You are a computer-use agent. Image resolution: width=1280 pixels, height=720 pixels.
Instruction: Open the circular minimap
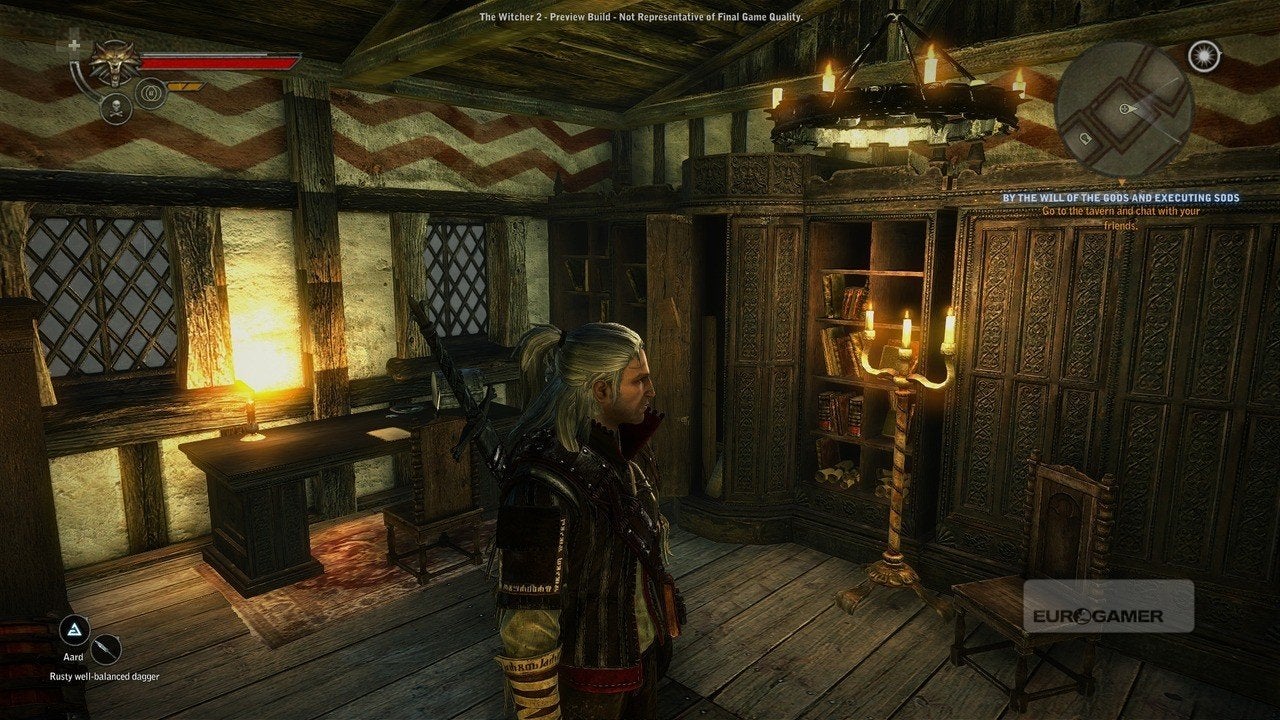coord(1124,108)
